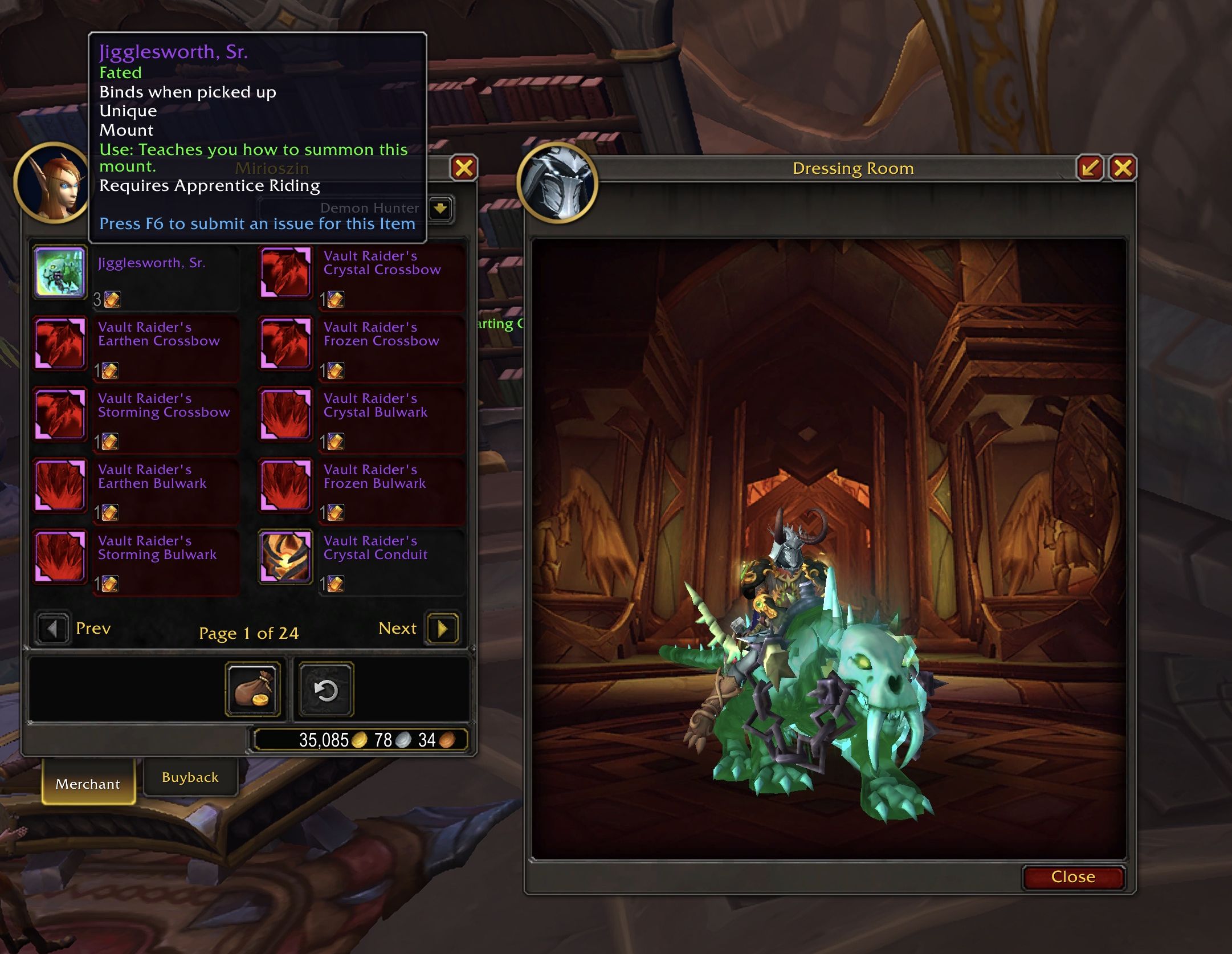Screen dimensions: 1232x954
Task: Go to the next merchant page
Action: click(x=442, y=629)
